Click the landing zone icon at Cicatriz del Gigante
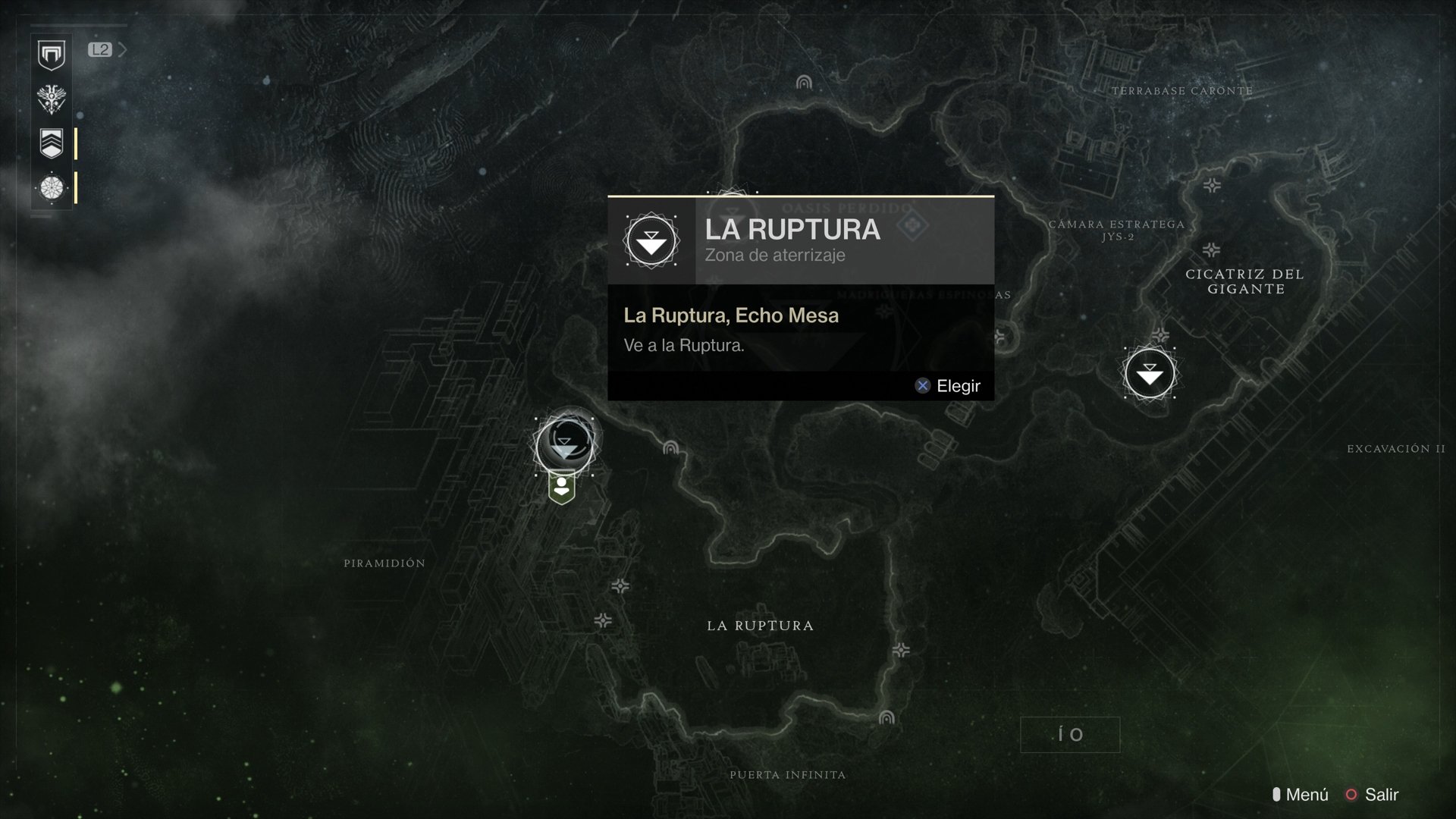 point(1149,372)
